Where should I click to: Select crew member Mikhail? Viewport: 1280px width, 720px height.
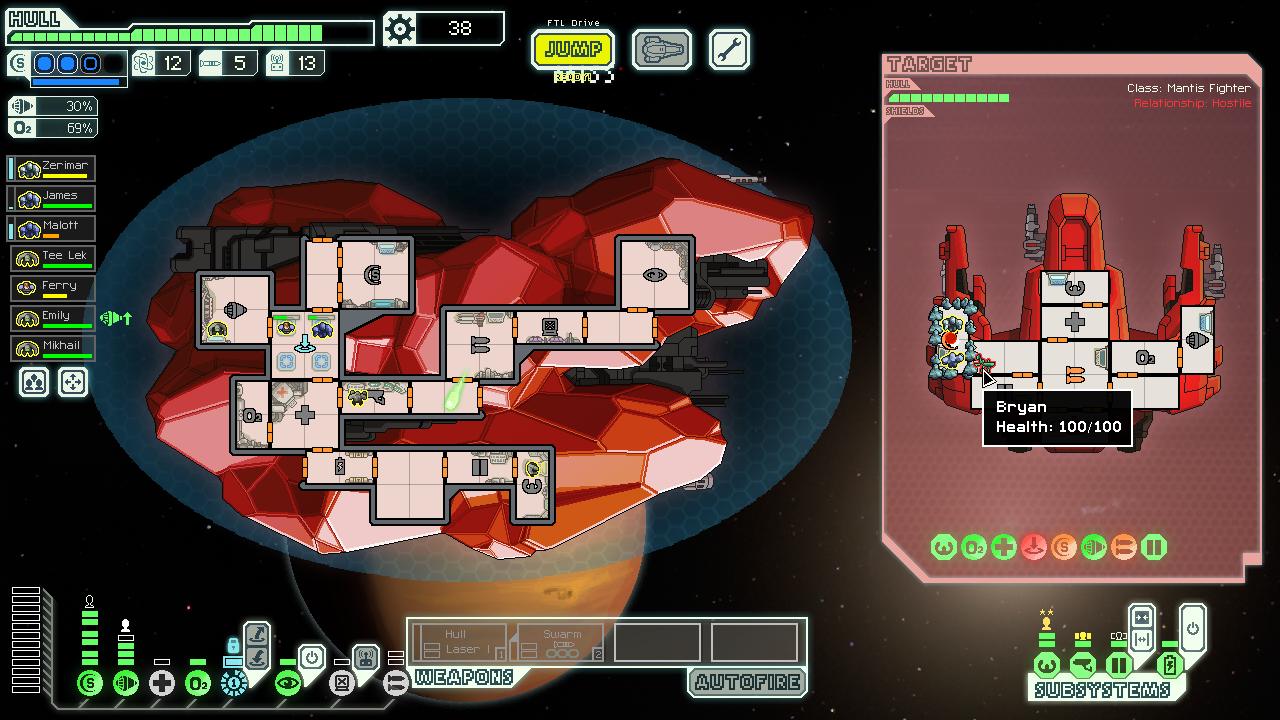tap(55, 349)
